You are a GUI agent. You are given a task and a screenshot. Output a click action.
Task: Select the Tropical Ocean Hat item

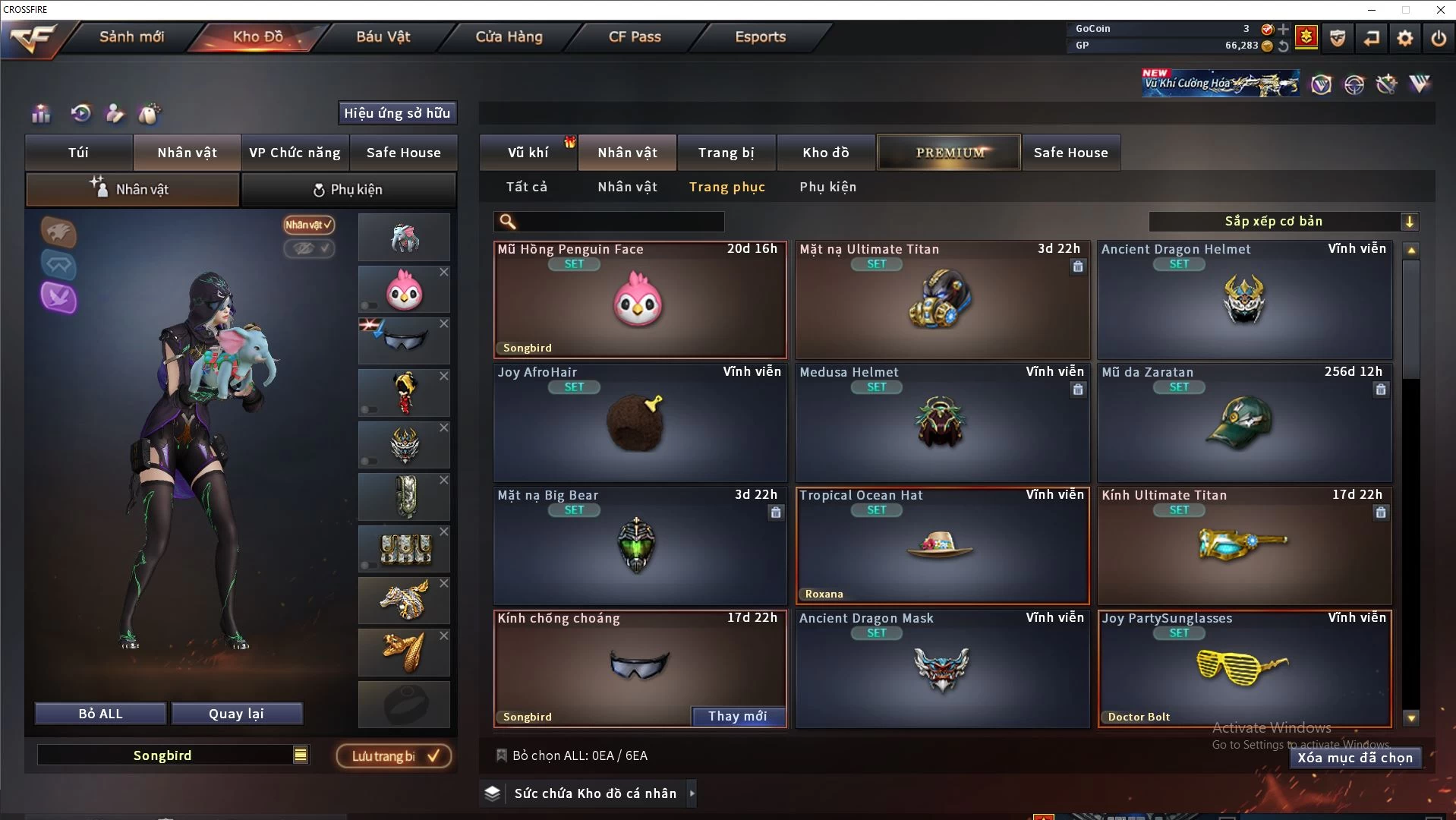tap(941, 545)
